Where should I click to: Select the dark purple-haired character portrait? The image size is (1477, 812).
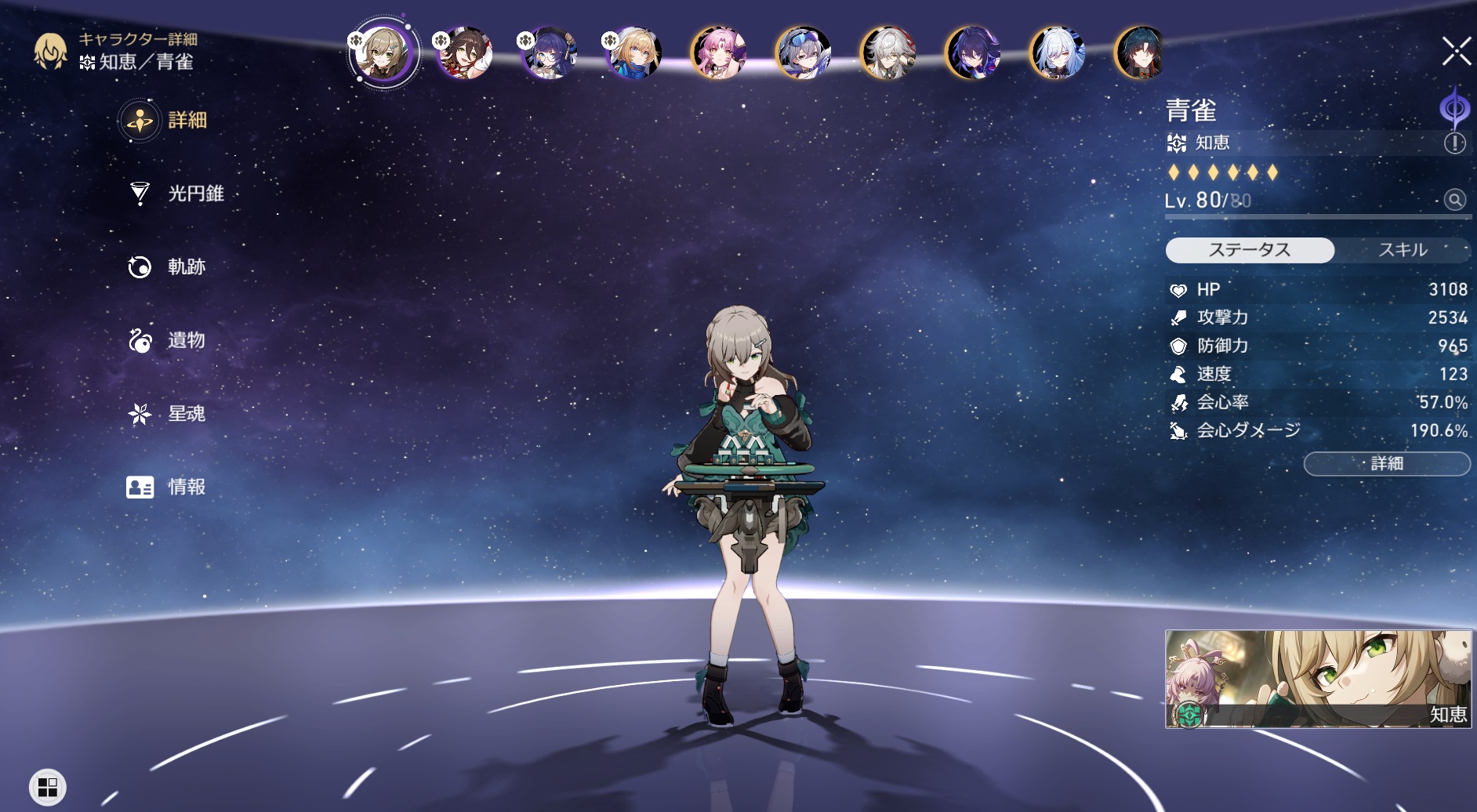pyautogui.click(x=972, y=53)
